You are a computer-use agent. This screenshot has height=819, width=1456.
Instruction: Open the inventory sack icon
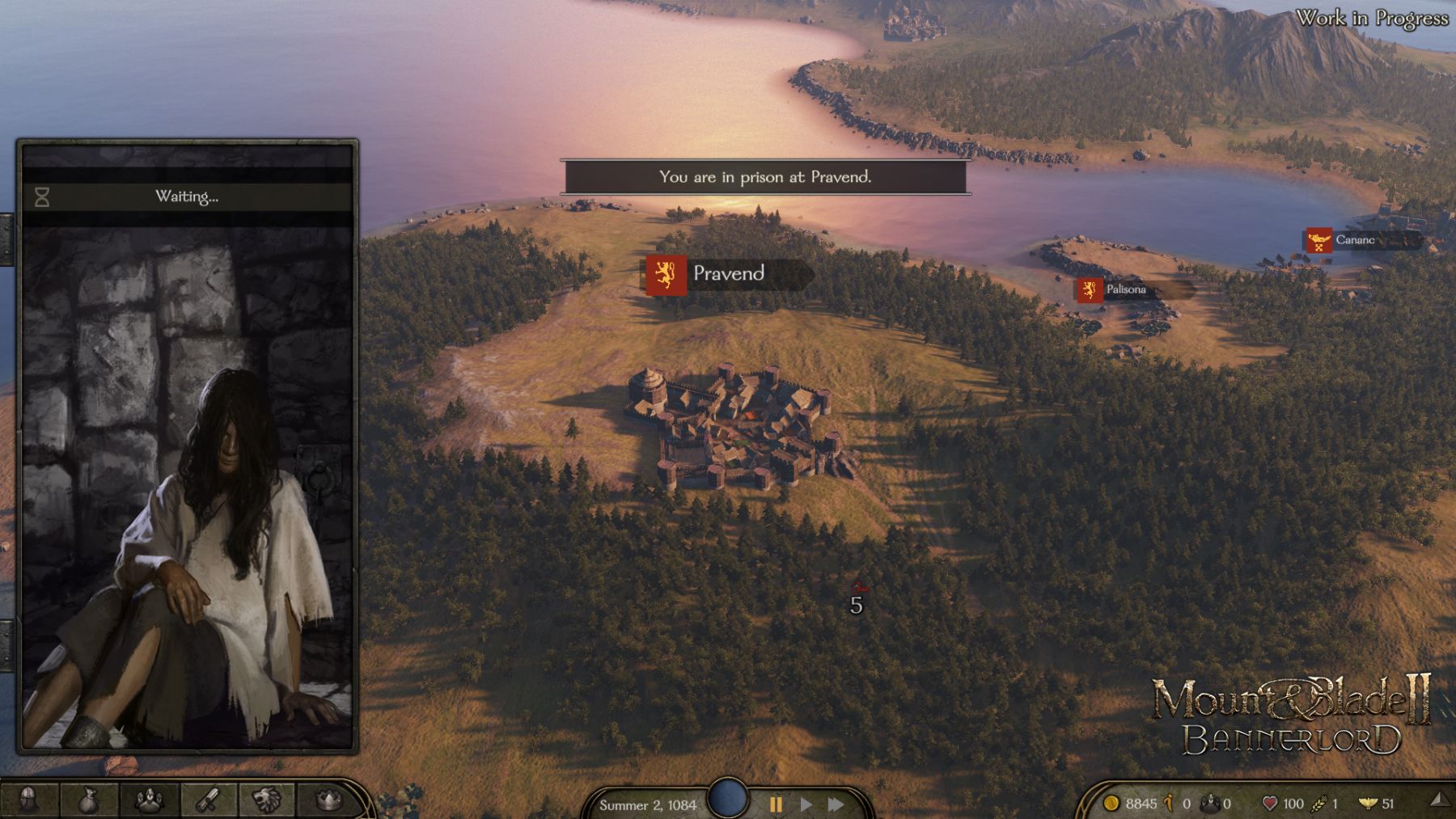coord(89,800)
